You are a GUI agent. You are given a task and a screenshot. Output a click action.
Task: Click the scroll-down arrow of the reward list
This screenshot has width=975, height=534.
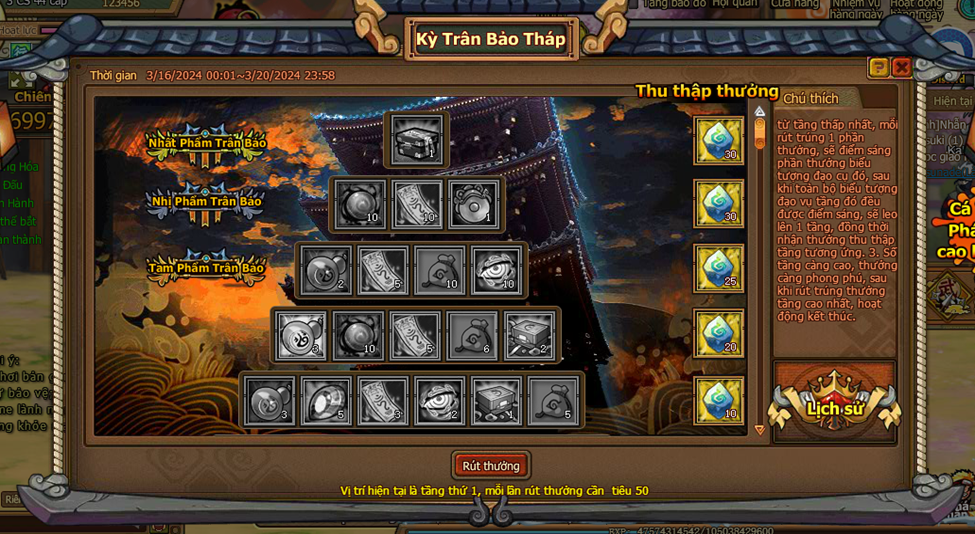pyautogui.click(x=760, y=430)
